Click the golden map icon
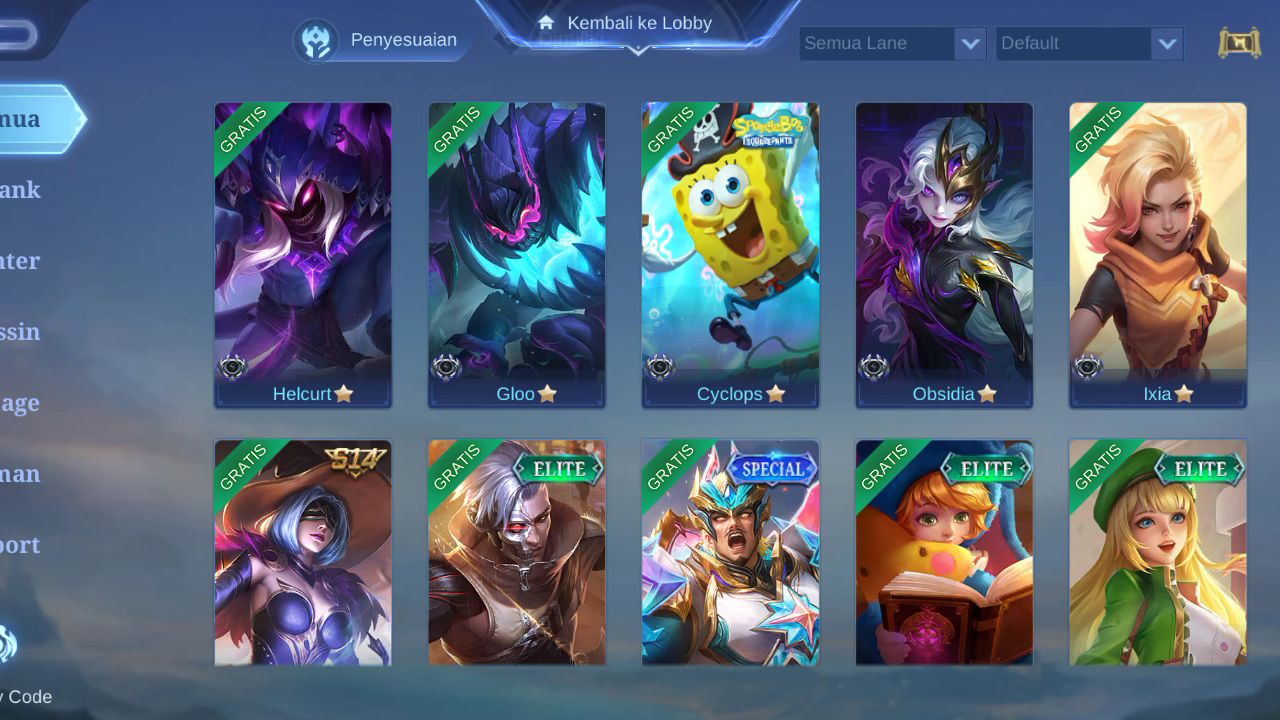The image size is (1280, 720). [x=1239, y=43]
